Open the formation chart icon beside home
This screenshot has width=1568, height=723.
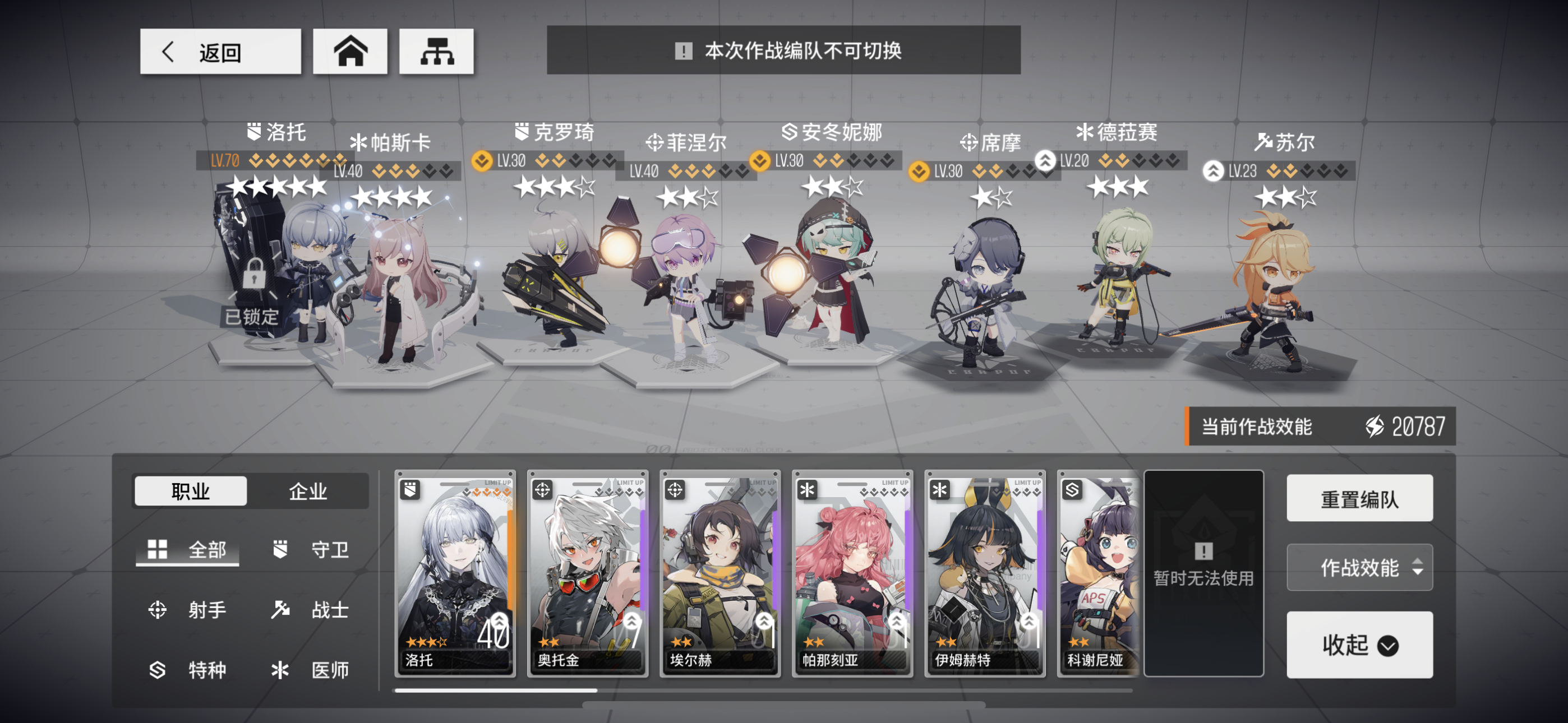click(437, 52)
